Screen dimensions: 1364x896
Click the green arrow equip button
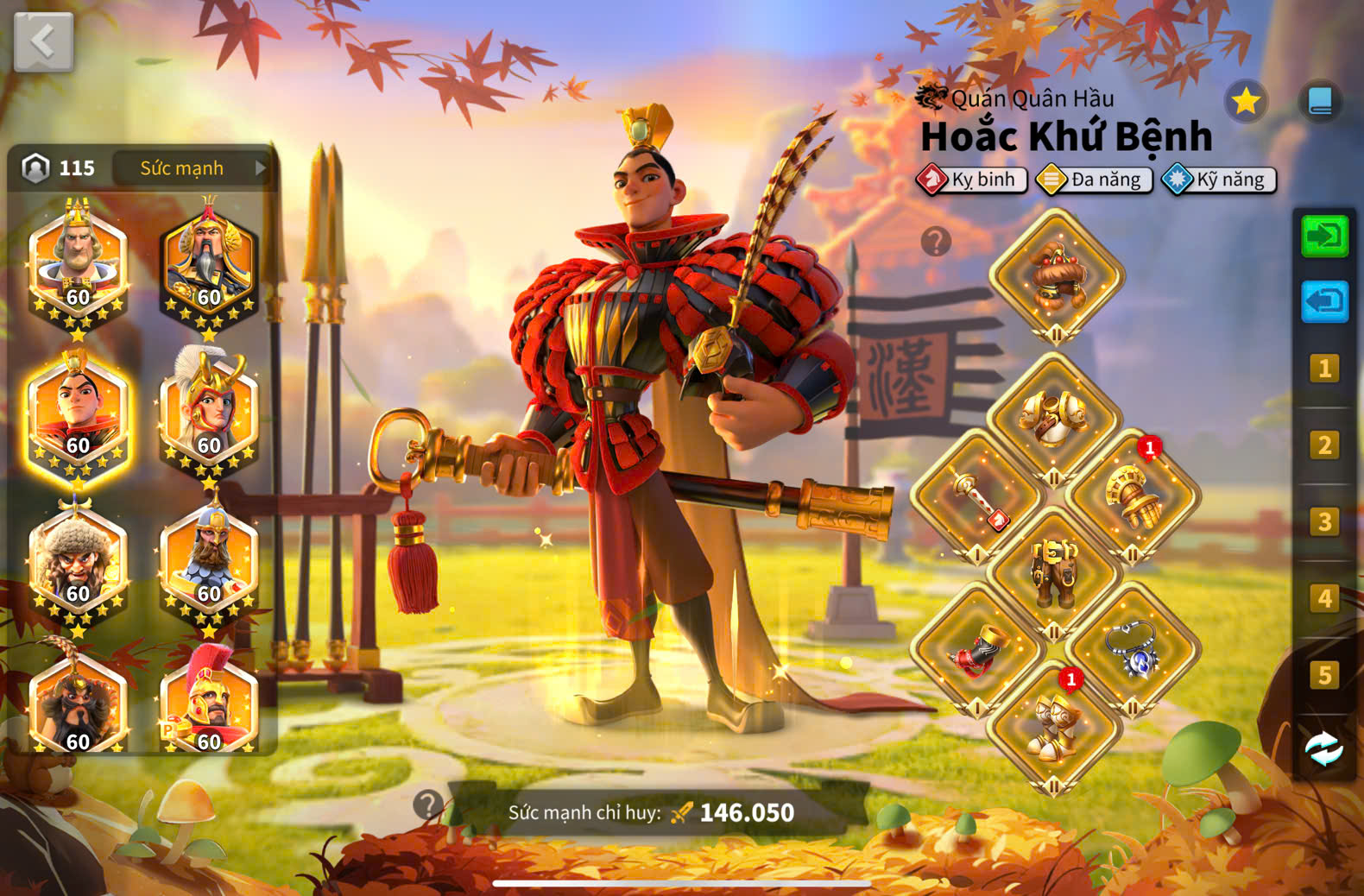click(x=1324, y=236)
